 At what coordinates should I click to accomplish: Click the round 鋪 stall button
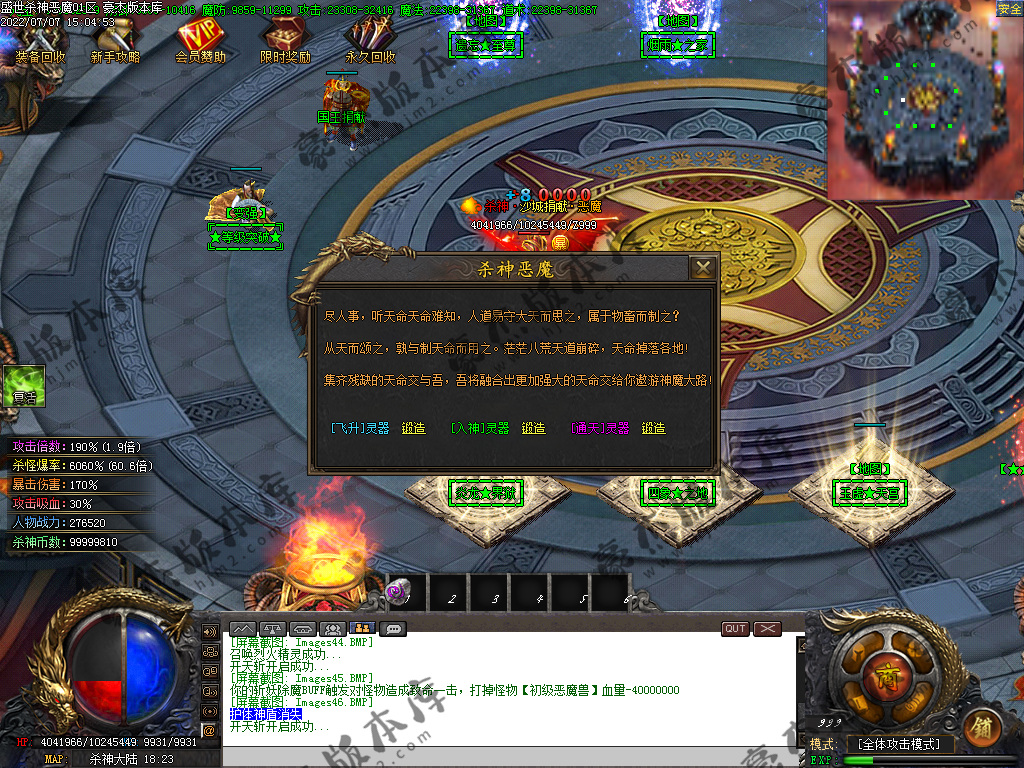pyautogui.click(x=981, y=728)
